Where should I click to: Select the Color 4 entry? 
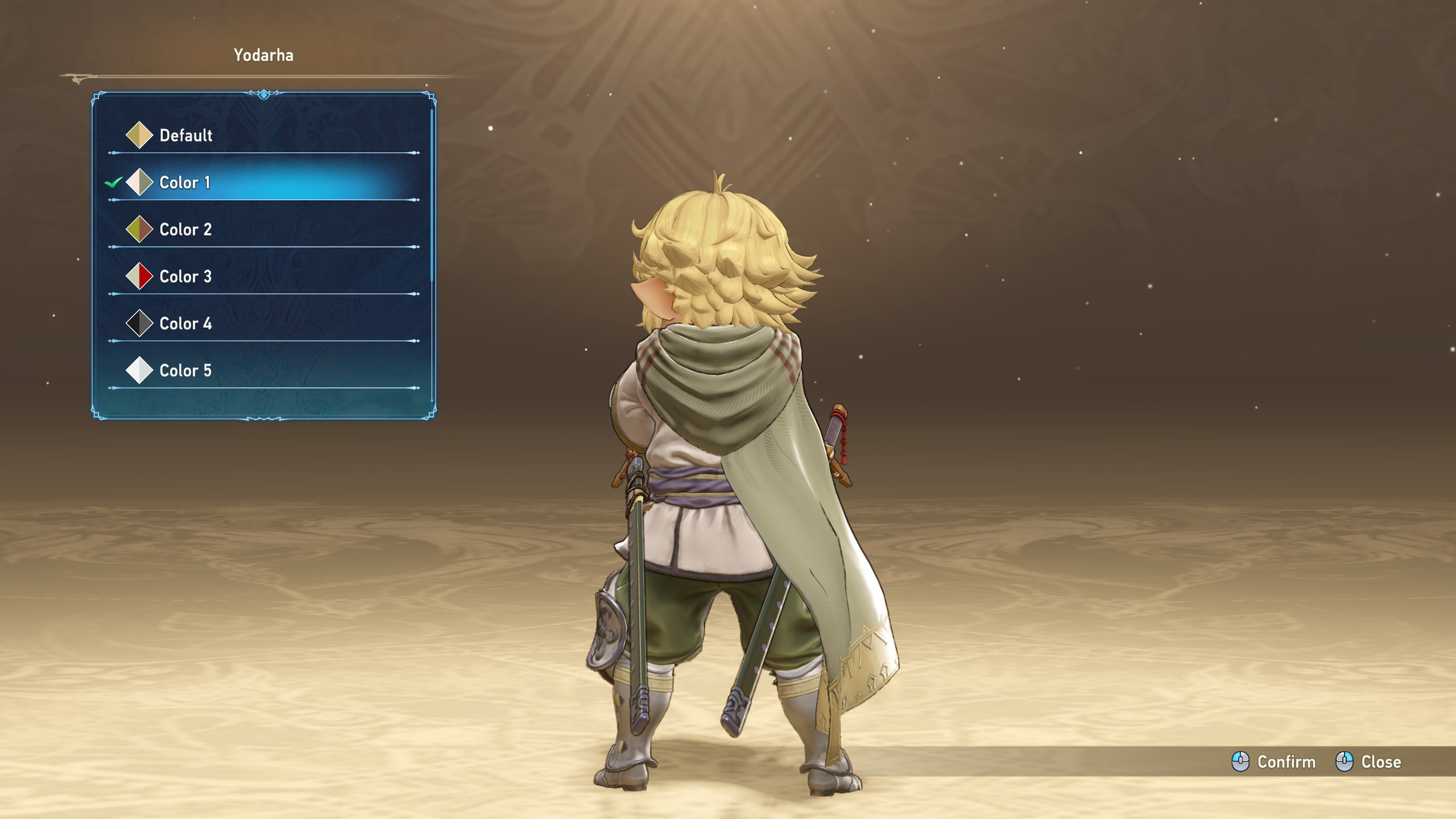click(x=185, y=324)
